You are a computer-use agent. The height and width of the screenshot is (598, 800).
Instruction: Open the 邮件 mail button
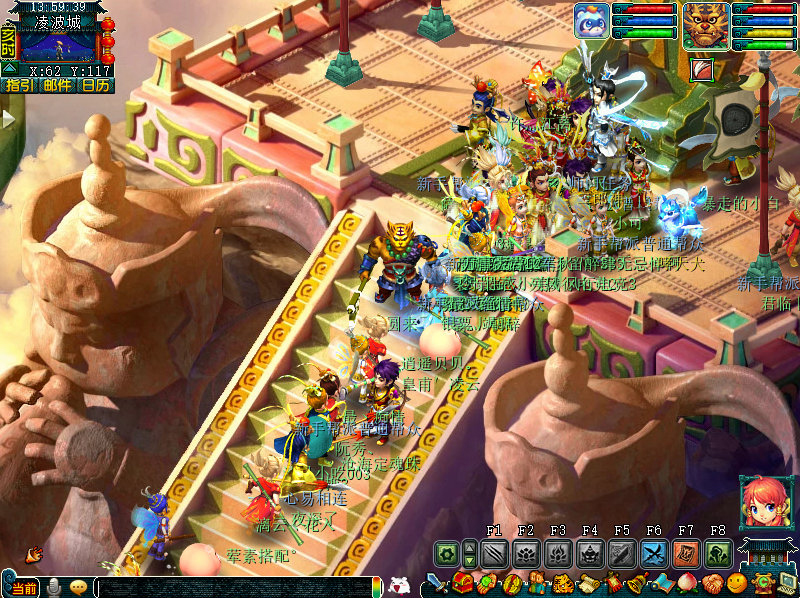pos(57,86)
